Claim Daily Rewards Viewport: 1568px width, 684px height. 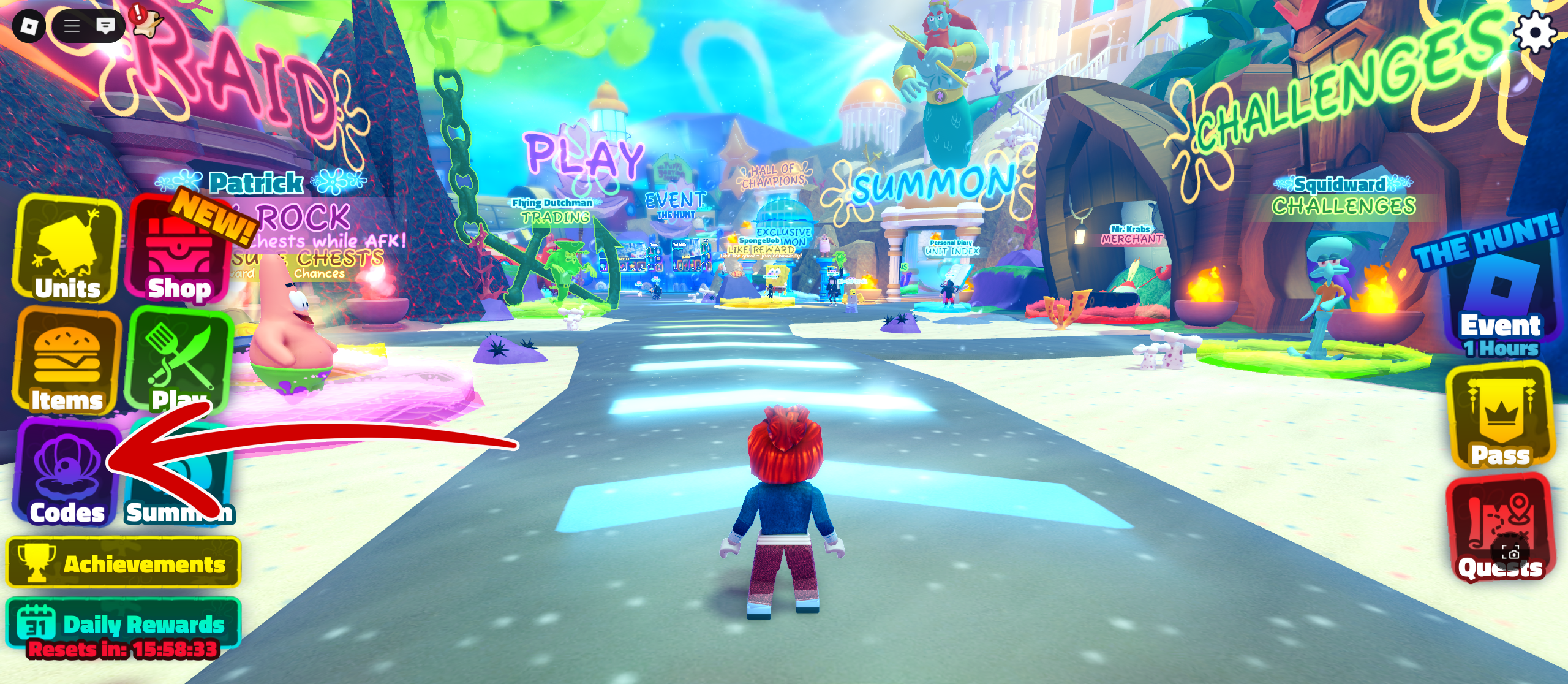coord(124,623)
